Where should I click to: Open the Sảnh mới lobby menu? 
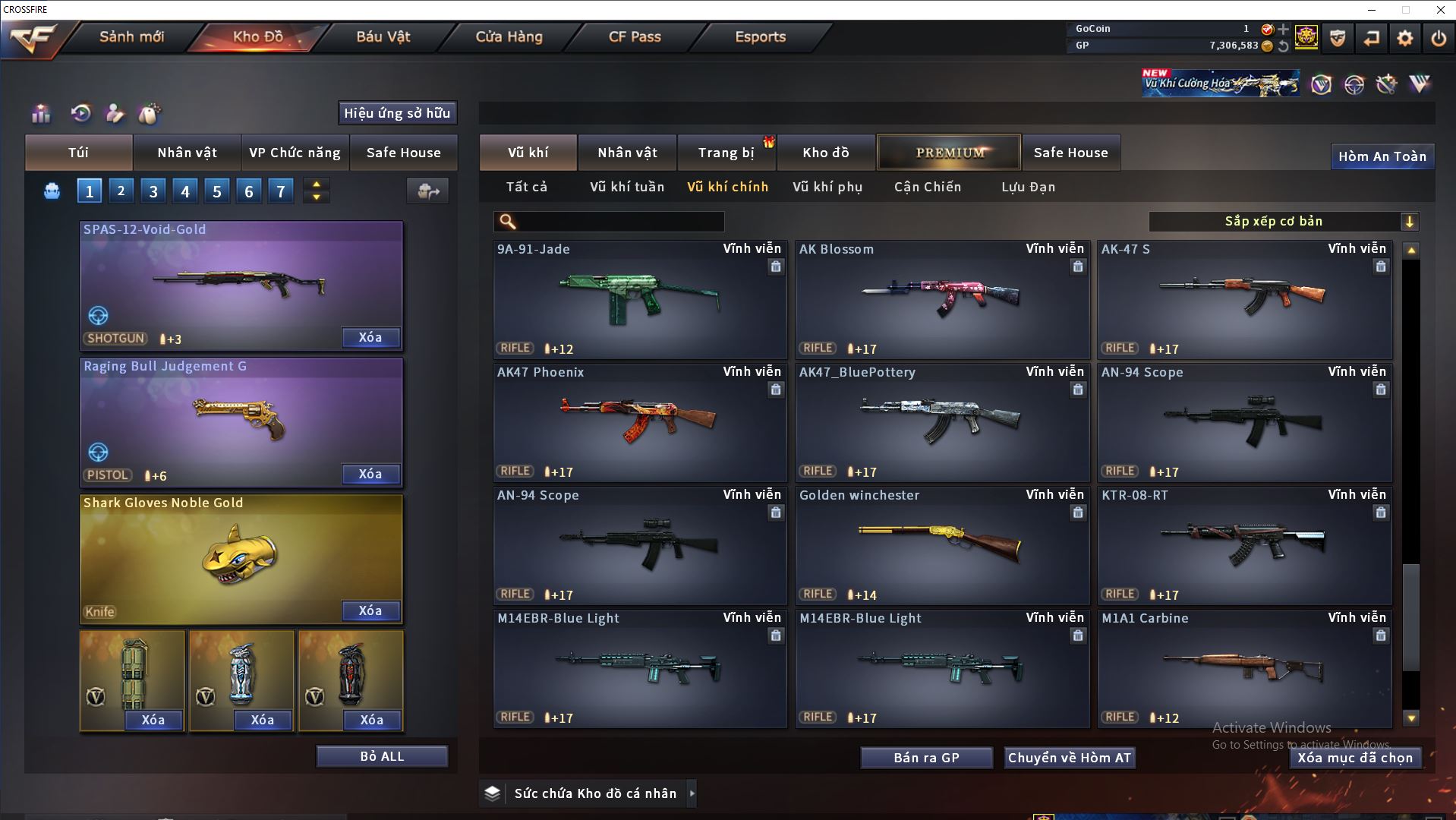tap(131, 36)
